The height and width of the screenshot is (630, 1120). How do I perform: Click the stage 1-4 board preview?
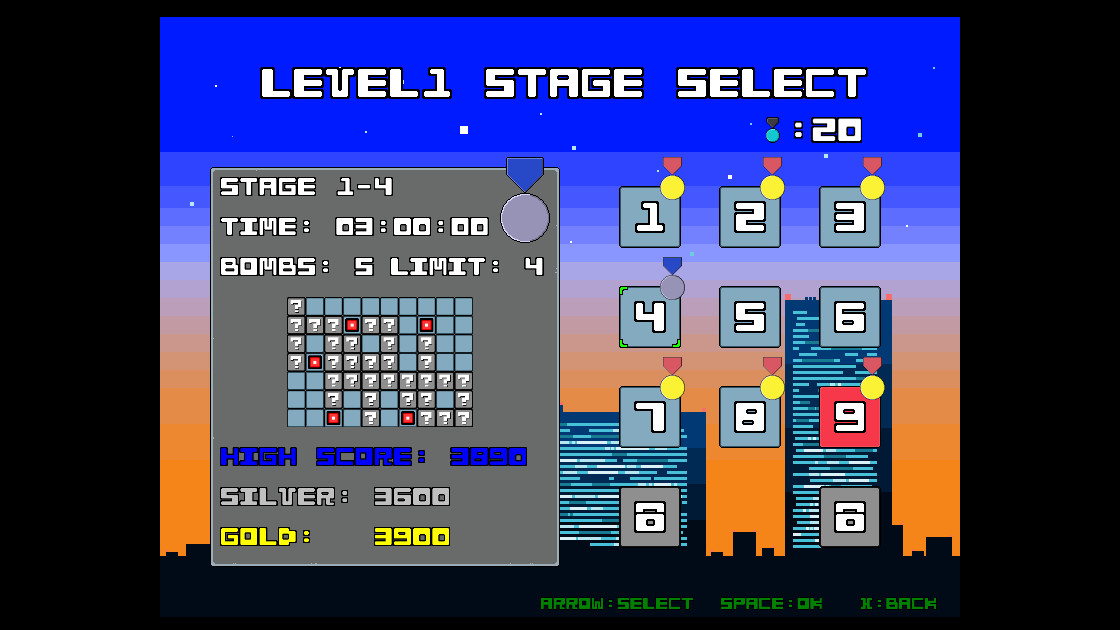380,362
